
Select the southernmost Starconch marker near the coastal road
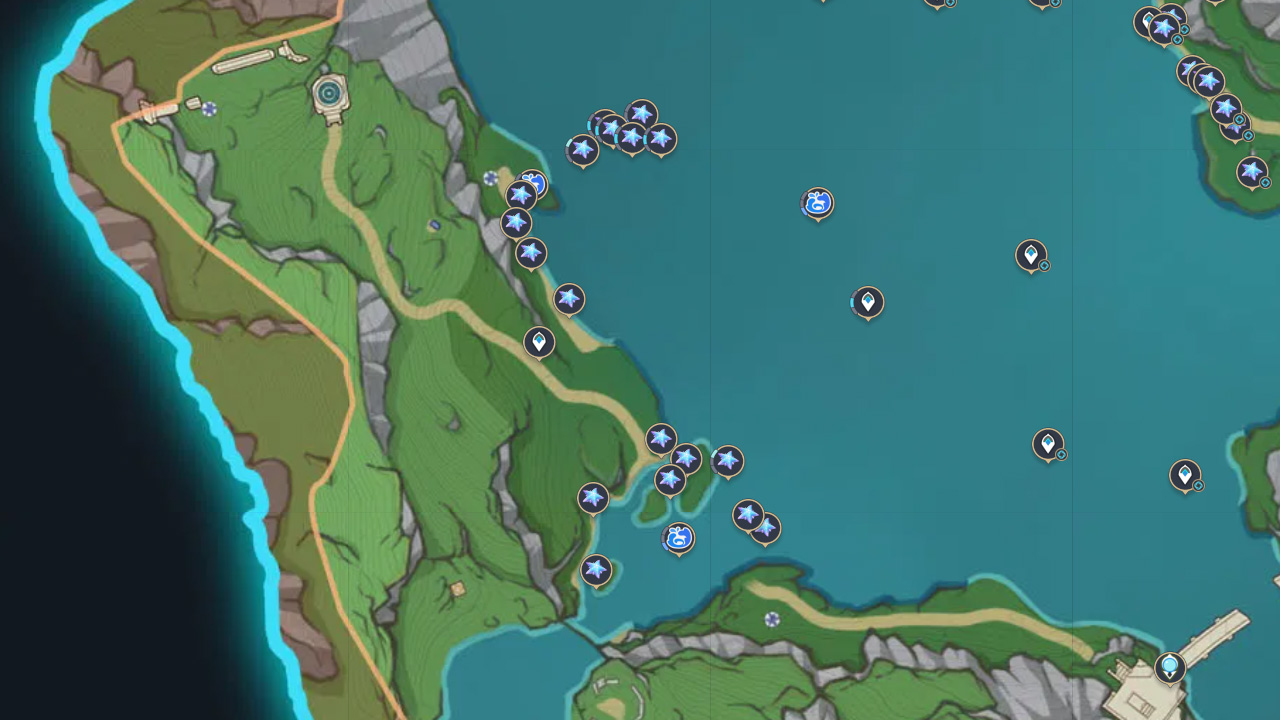[595, 569]
